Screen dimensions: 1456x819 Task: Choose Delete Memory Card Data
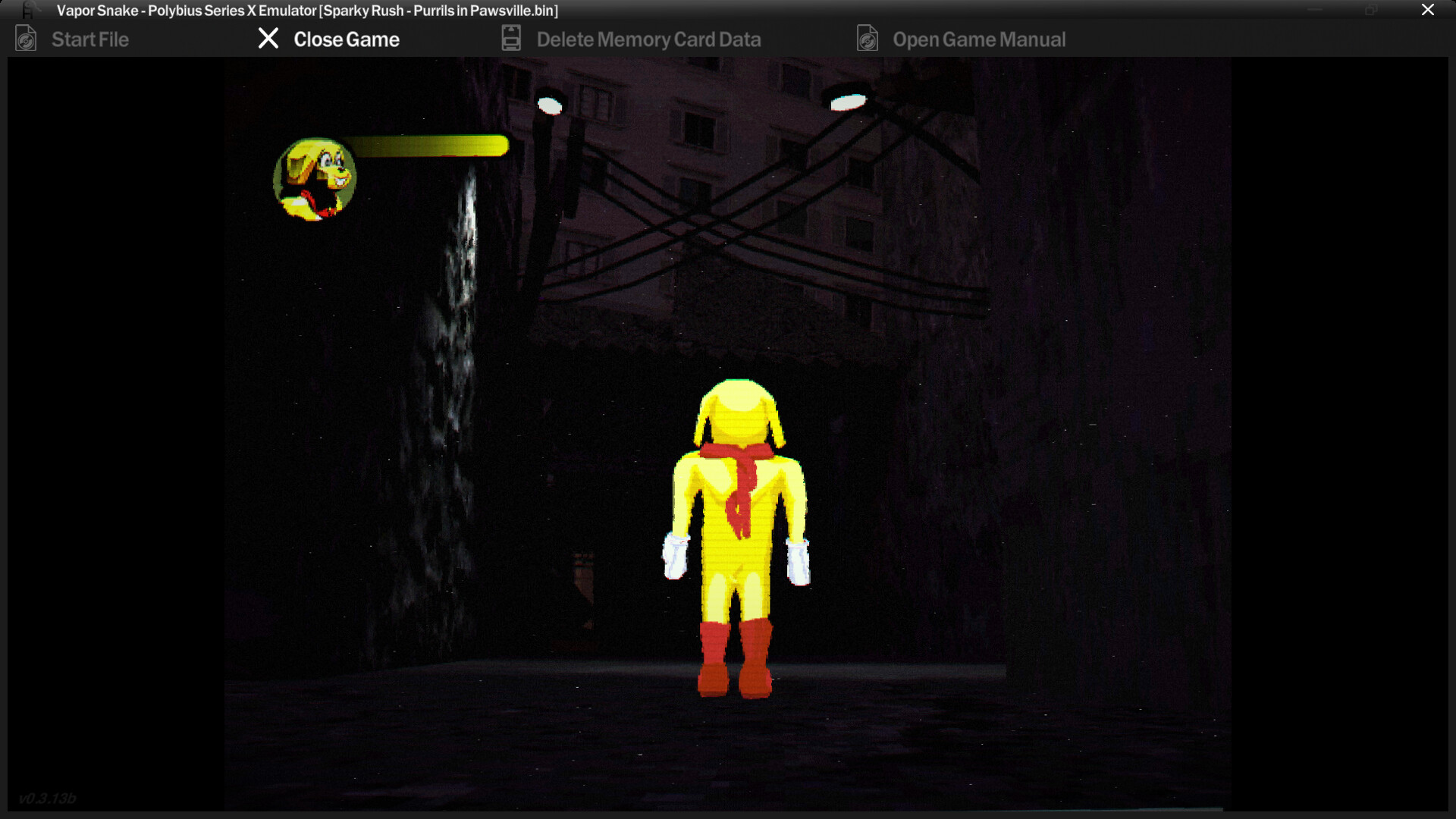[x=648, y=39]
